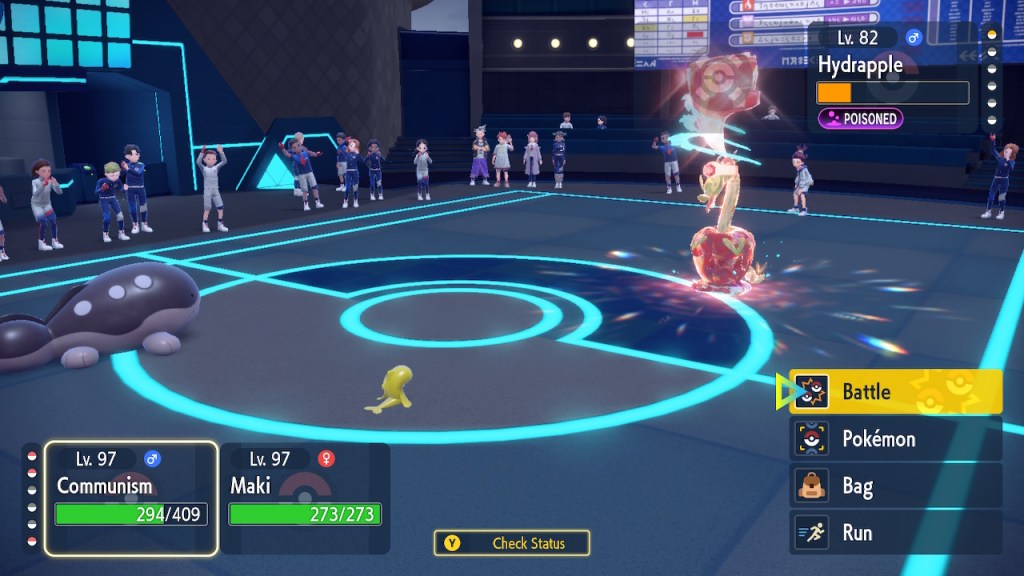This screenshot has width=1024, height=576.
Task: Select the Battle command
Action: tap(895, 391)
